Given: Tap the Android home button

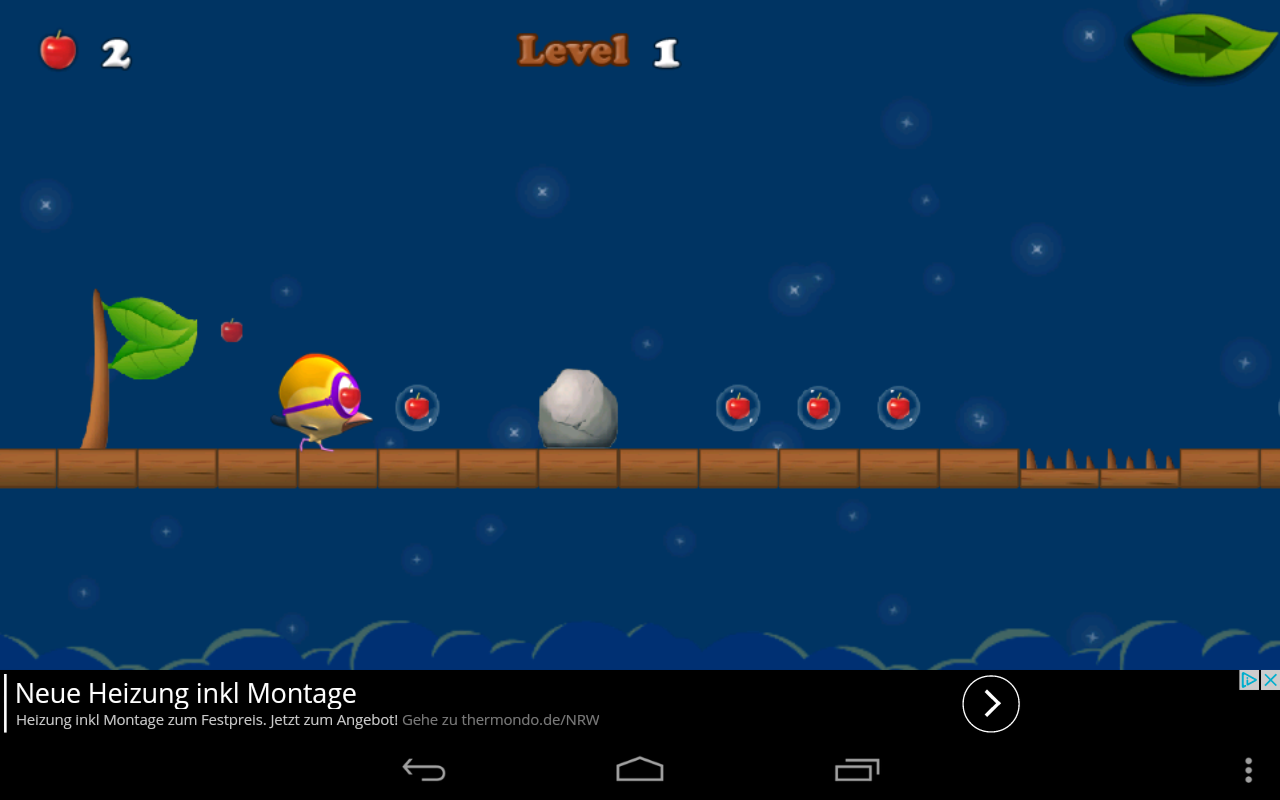Looking at the screenshot, I should [x=640, y=769].
